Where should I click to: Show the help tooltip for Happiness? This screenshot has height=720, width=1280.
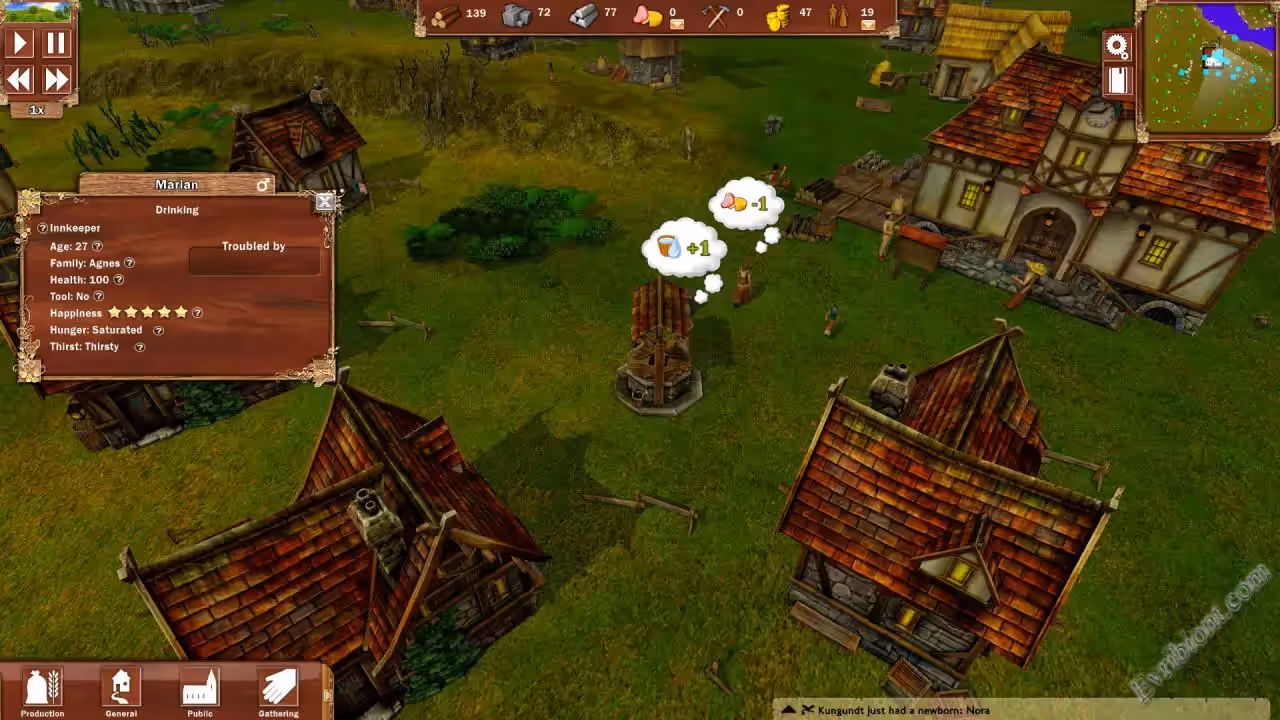point(197,313)
